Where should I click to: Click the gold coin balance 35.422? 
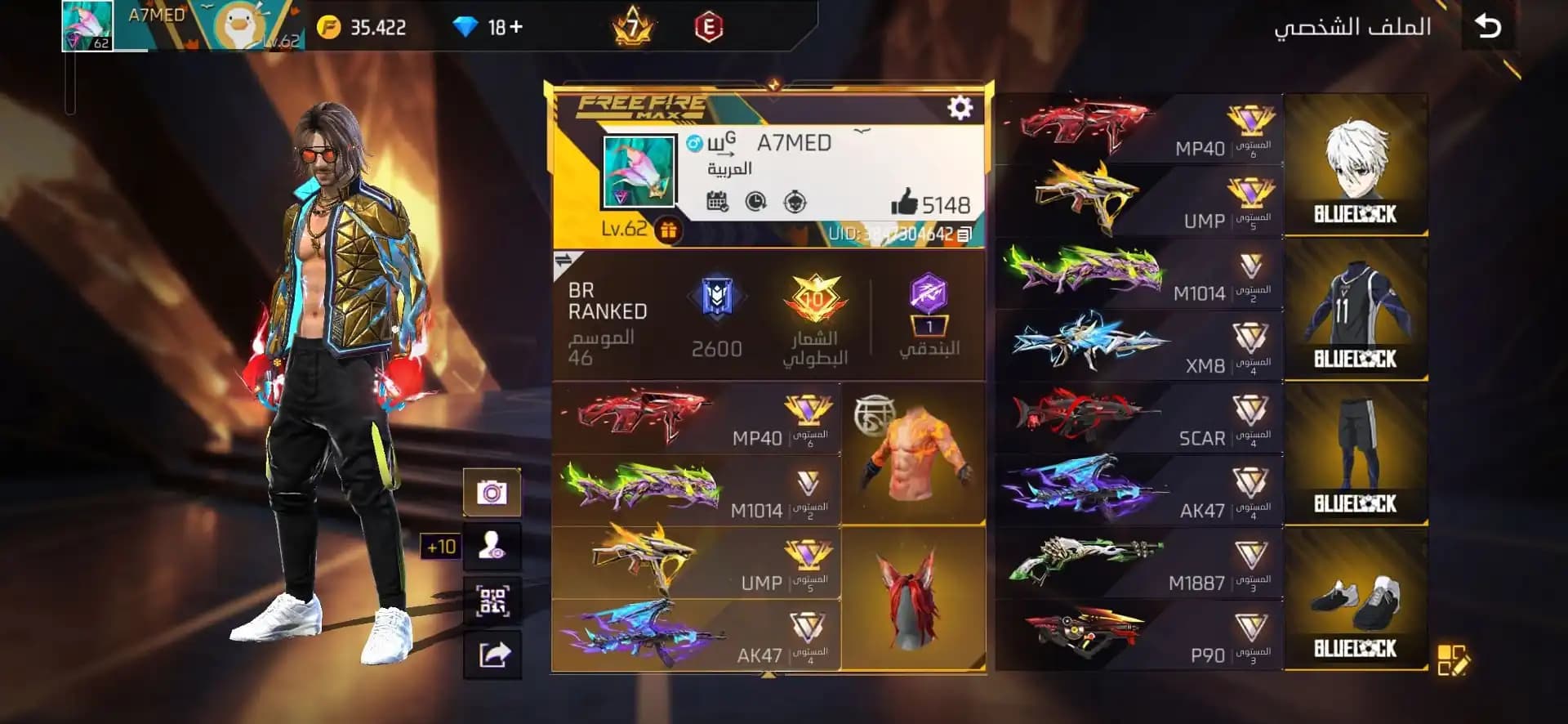359,25
